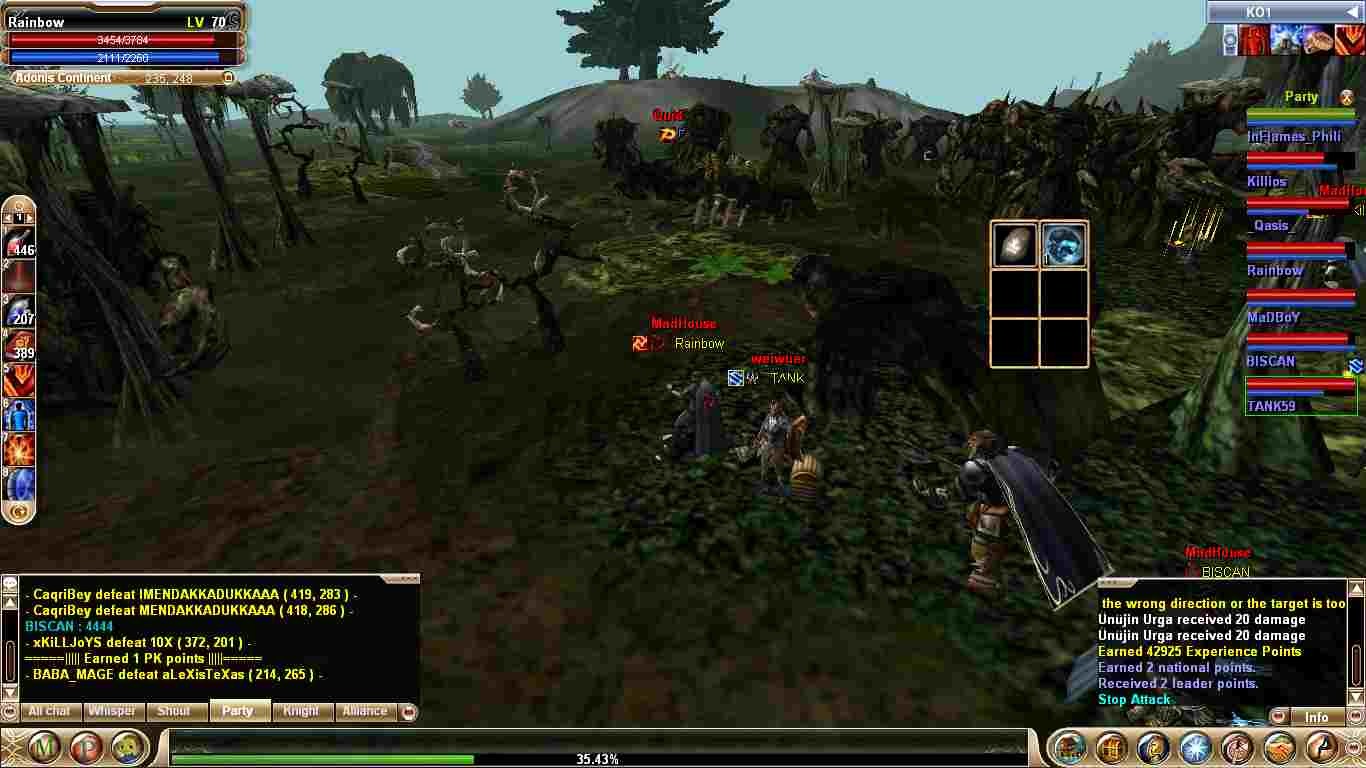
Task: Switch to the Party chat tab
Action: point(238,711)
